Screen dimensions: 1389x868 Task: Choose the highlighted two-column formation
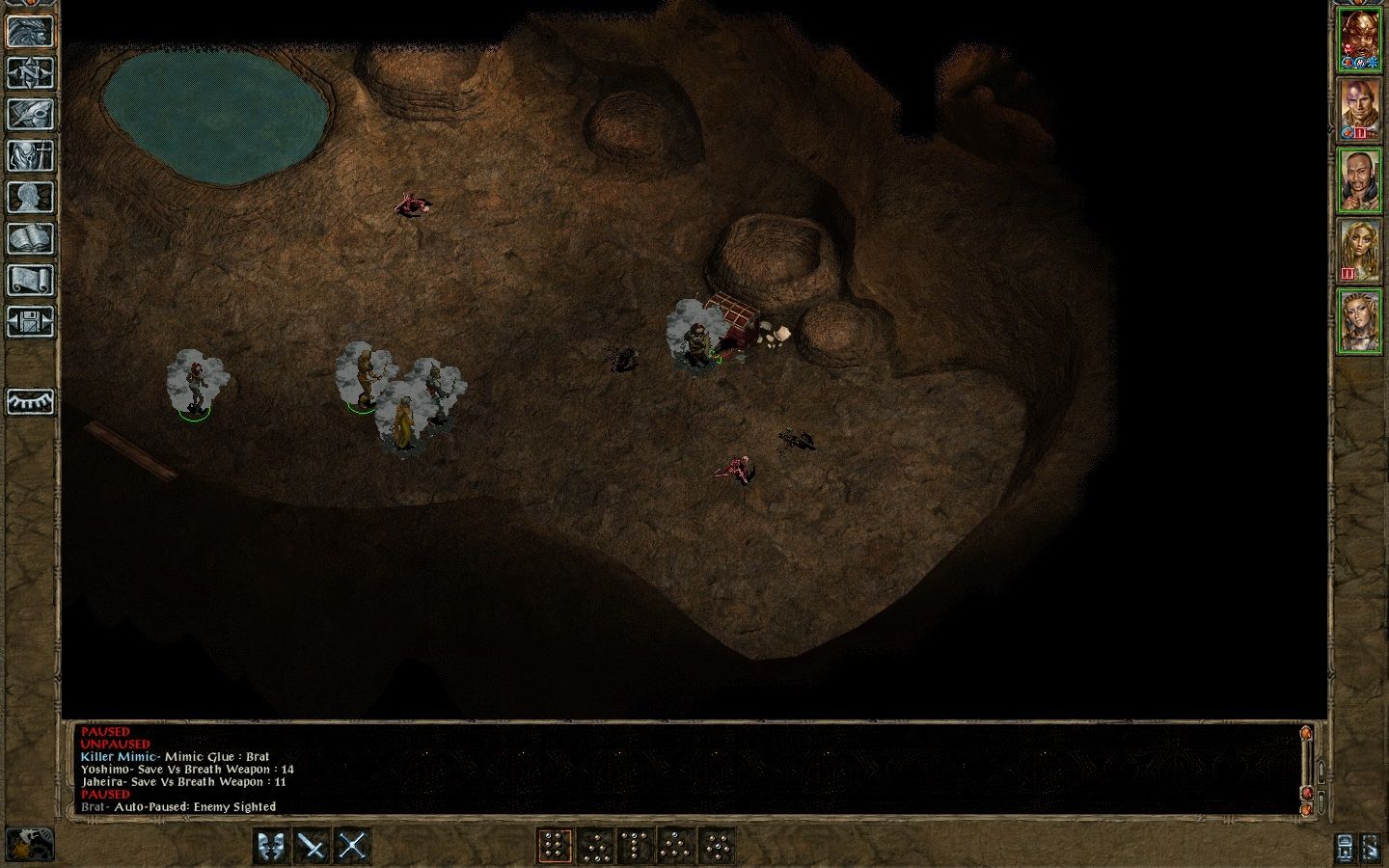(x=554, y=846)
